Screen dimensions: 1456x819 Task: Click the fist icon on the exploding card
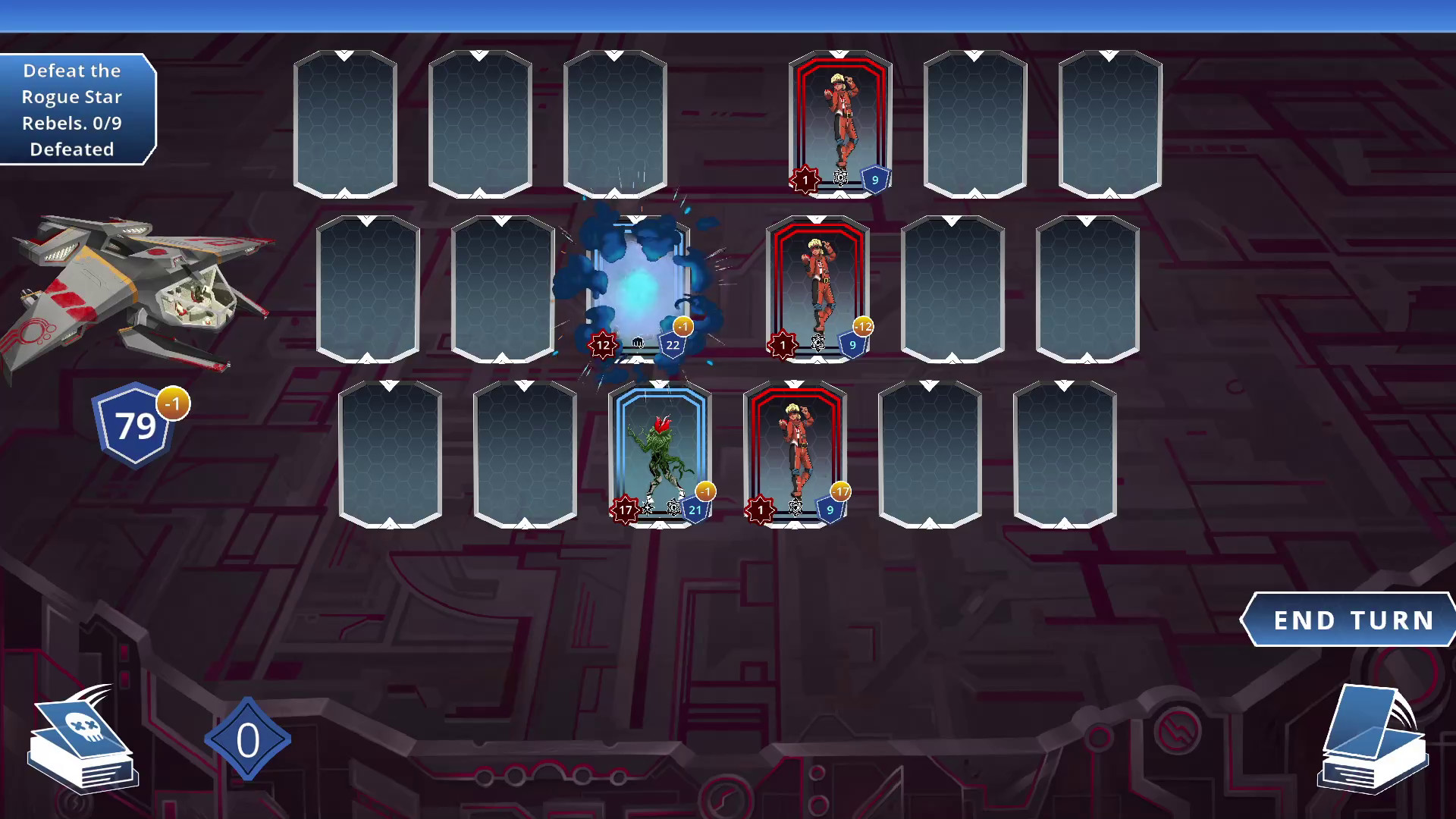[639, 343]
